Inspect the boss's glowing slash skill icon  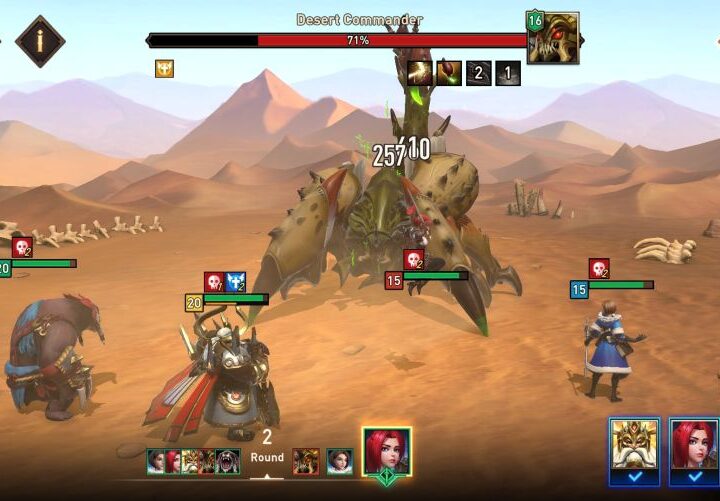pos(419,73)
